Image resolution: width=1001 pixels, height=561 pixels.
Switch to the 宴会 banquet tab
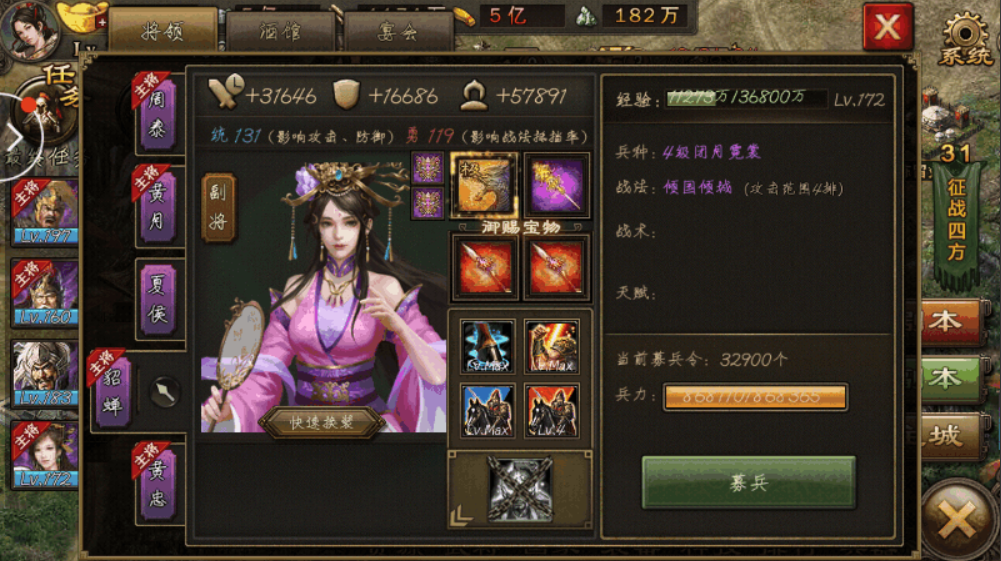click(x=397, y=31)
